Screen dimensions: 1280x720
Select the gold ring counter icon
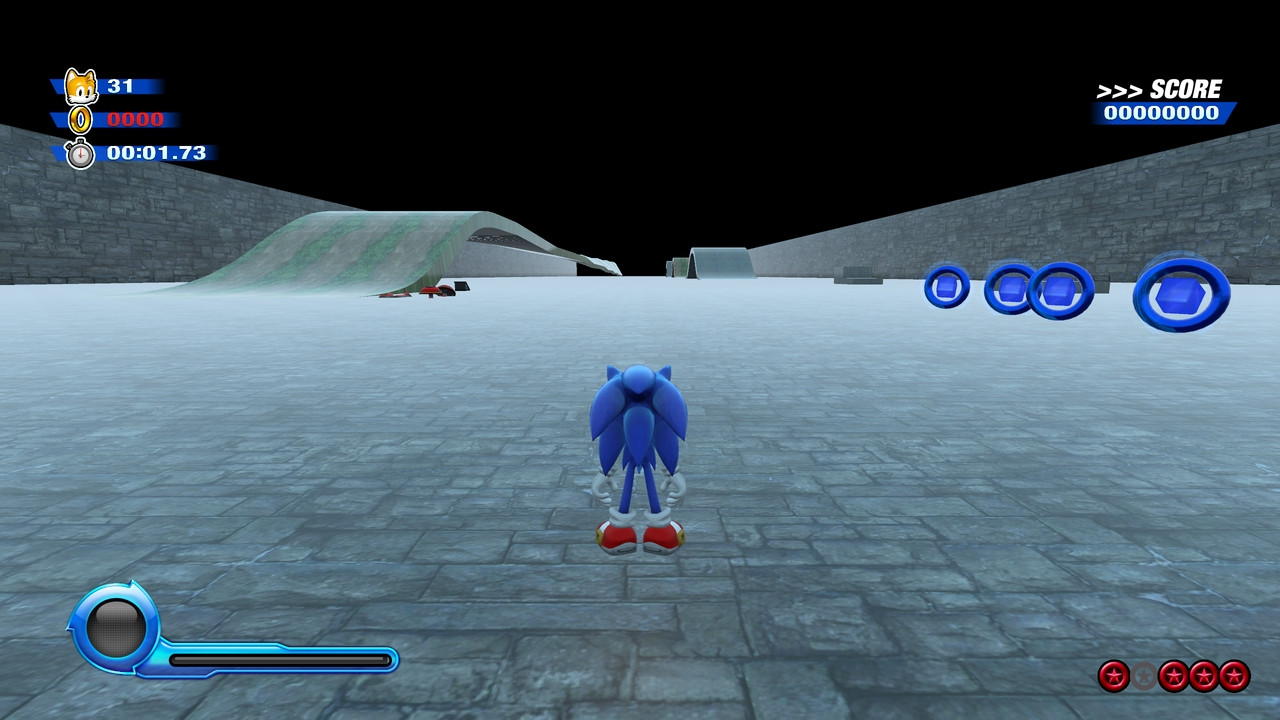[80, 119]
